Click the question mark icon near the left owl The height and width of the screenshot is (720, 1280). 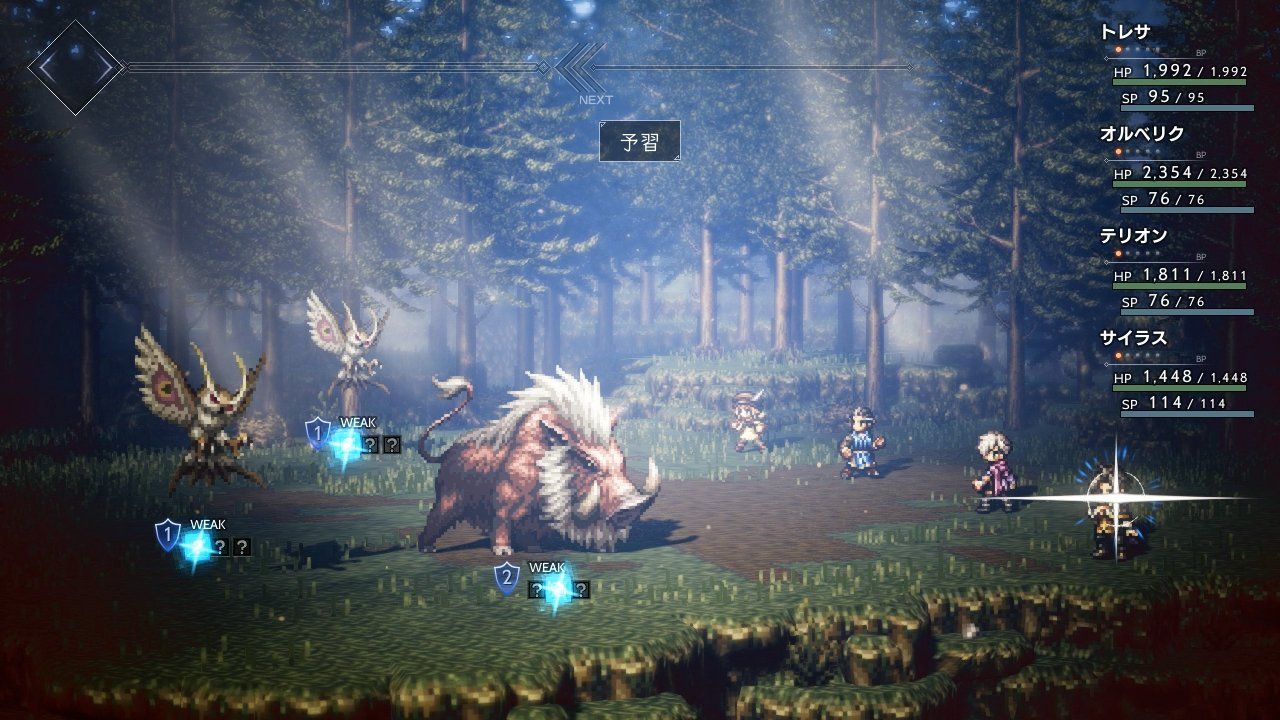coord(219,547)
